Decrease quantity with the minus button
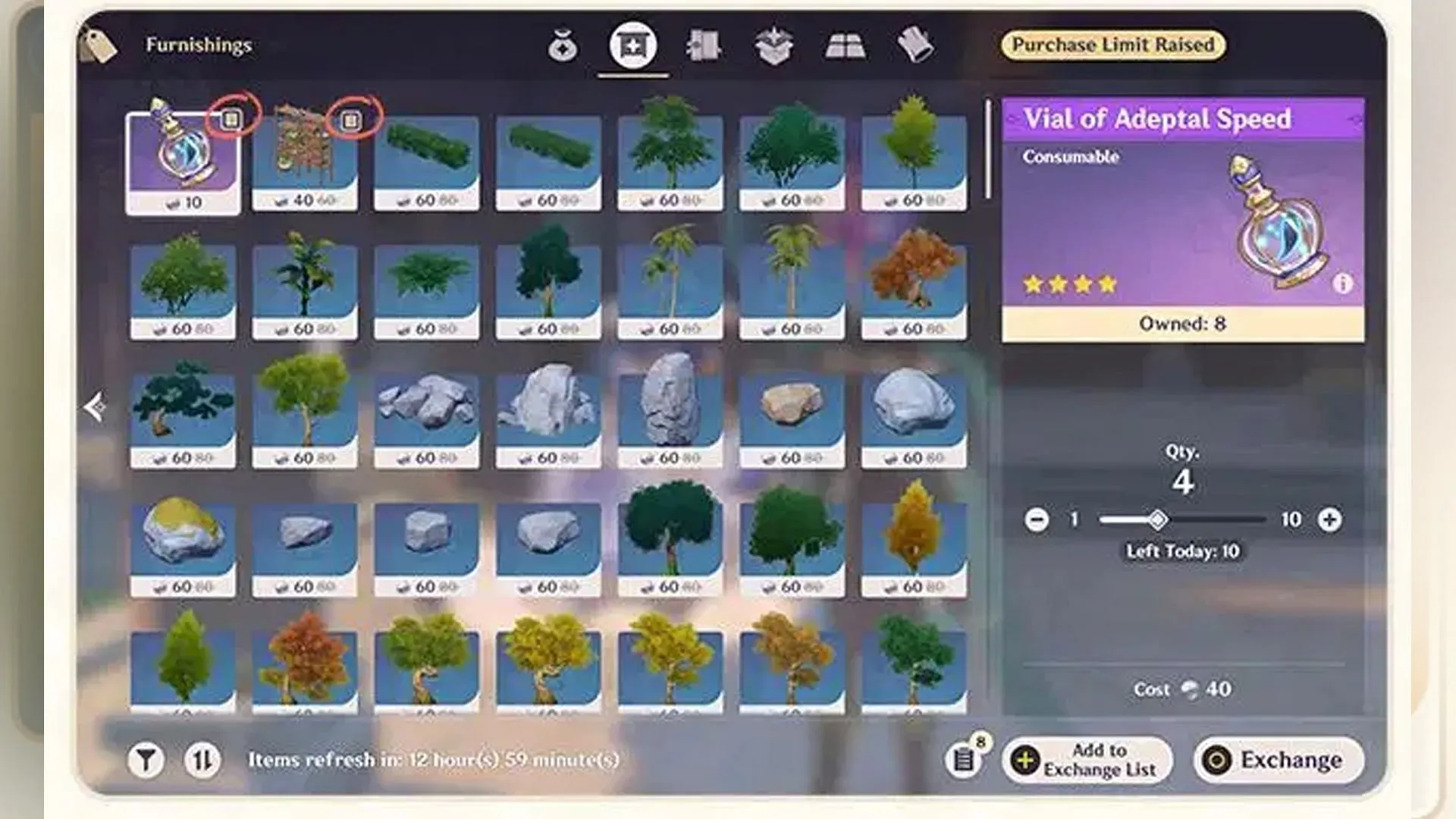Image resolution: width=1456 pixels, height=819 pixels. point(1037,519)
